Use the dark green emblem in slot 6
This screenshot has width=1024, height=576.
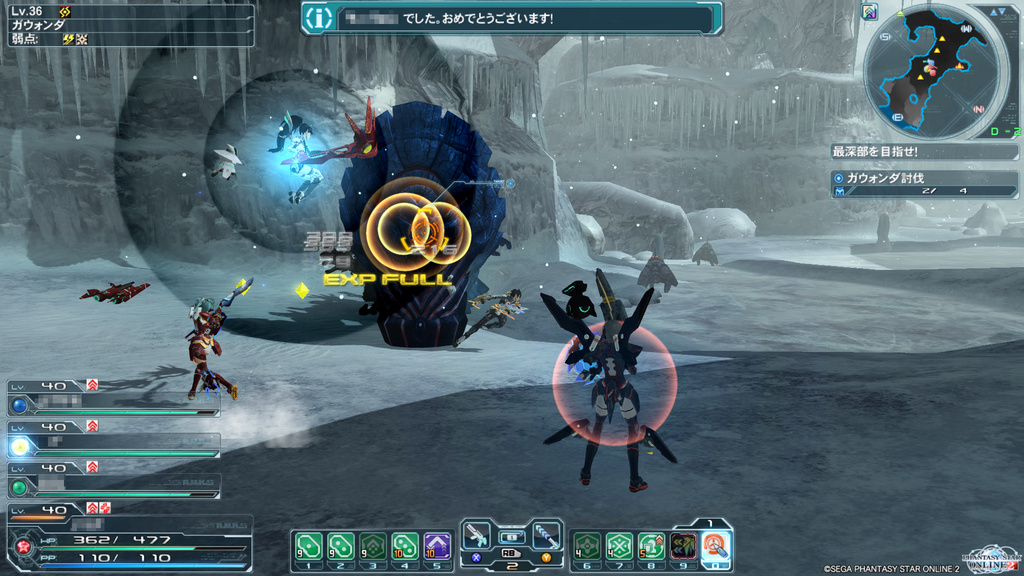click(x=587, y=546)
